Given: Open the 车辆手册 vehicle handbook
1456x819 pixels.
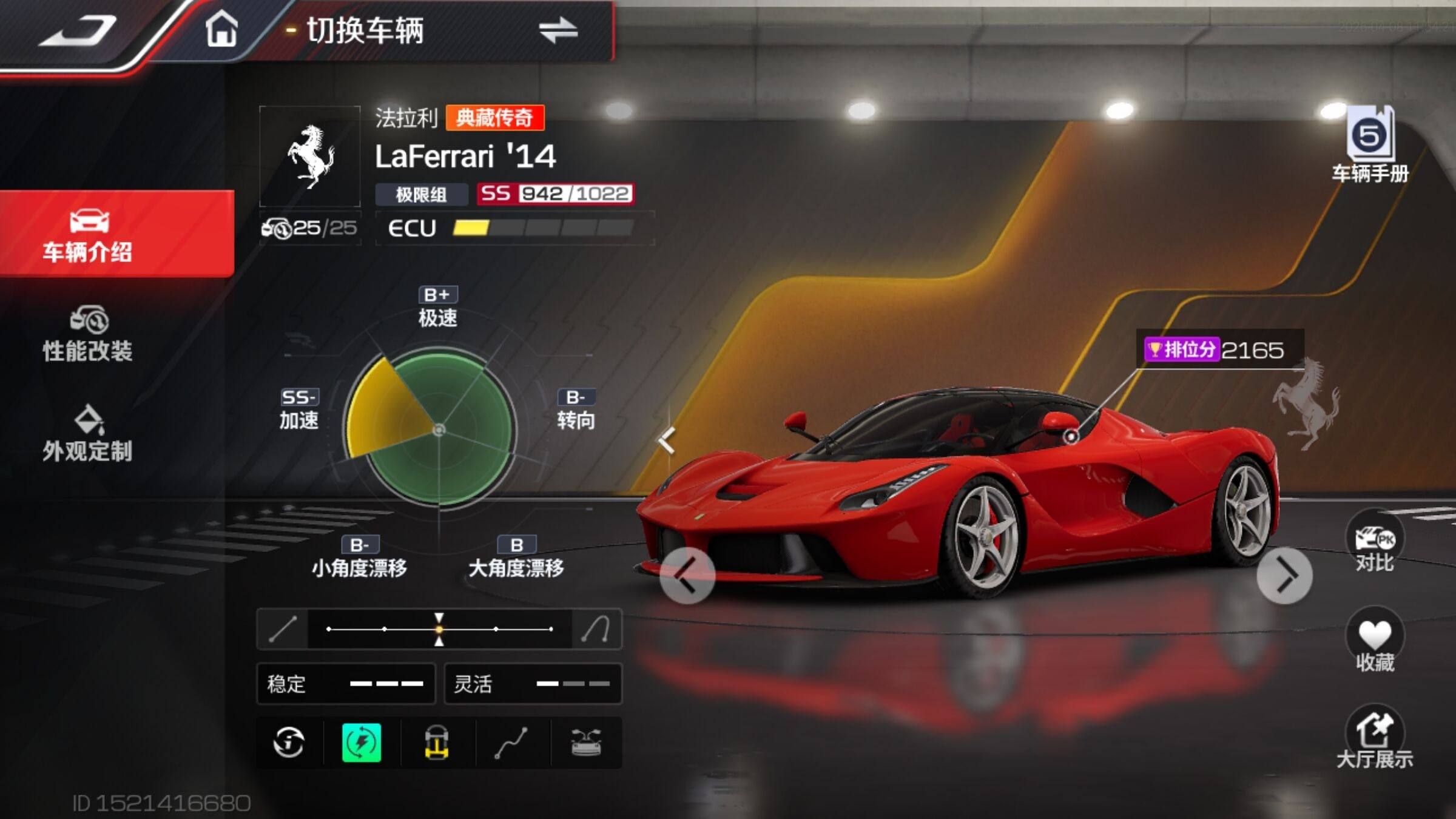Looking at the screenshot, I should pyautogui.click(x=1370, y=146).
